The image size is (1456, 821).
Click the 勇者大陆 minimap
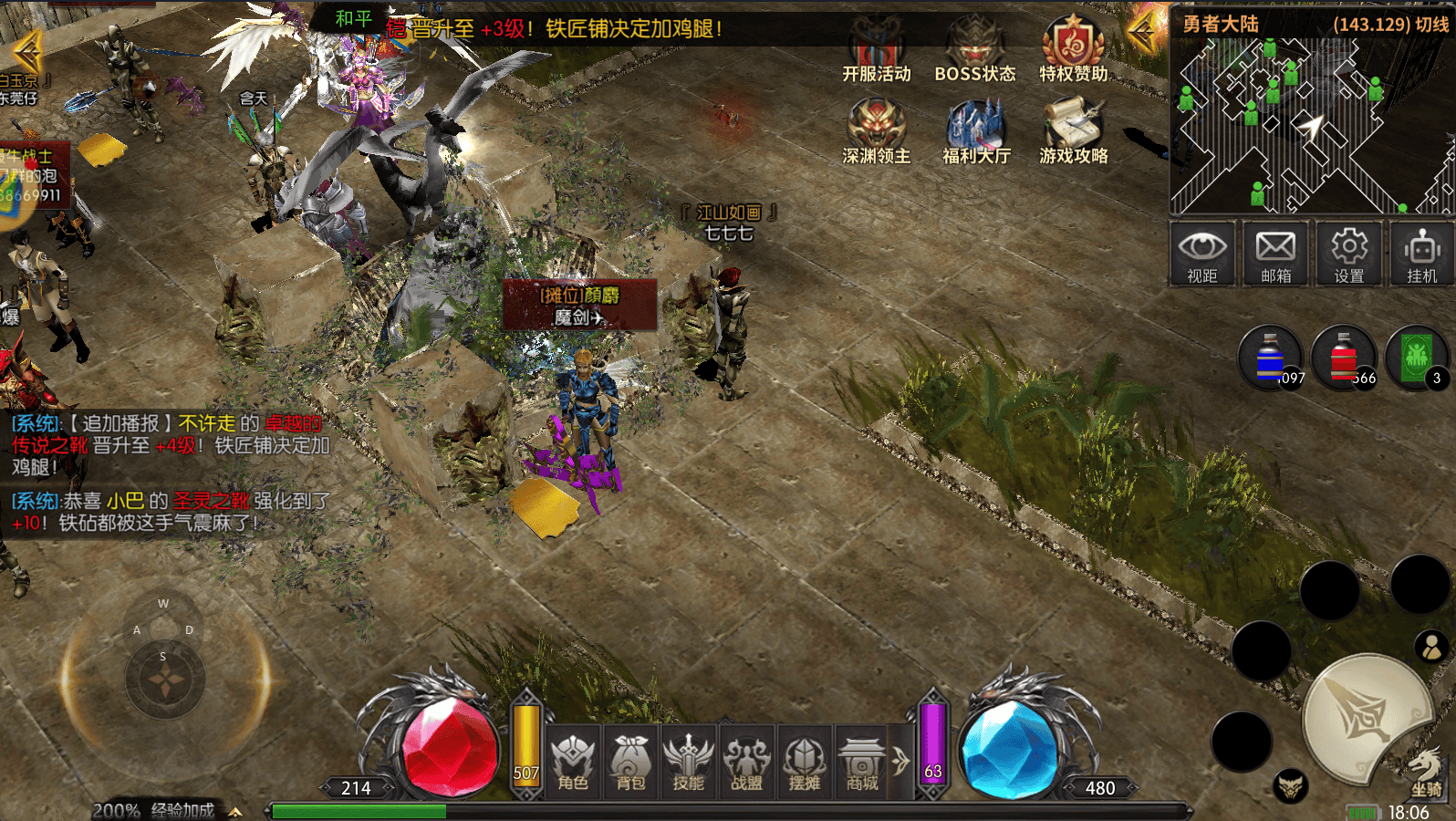tap(1312, 126)
